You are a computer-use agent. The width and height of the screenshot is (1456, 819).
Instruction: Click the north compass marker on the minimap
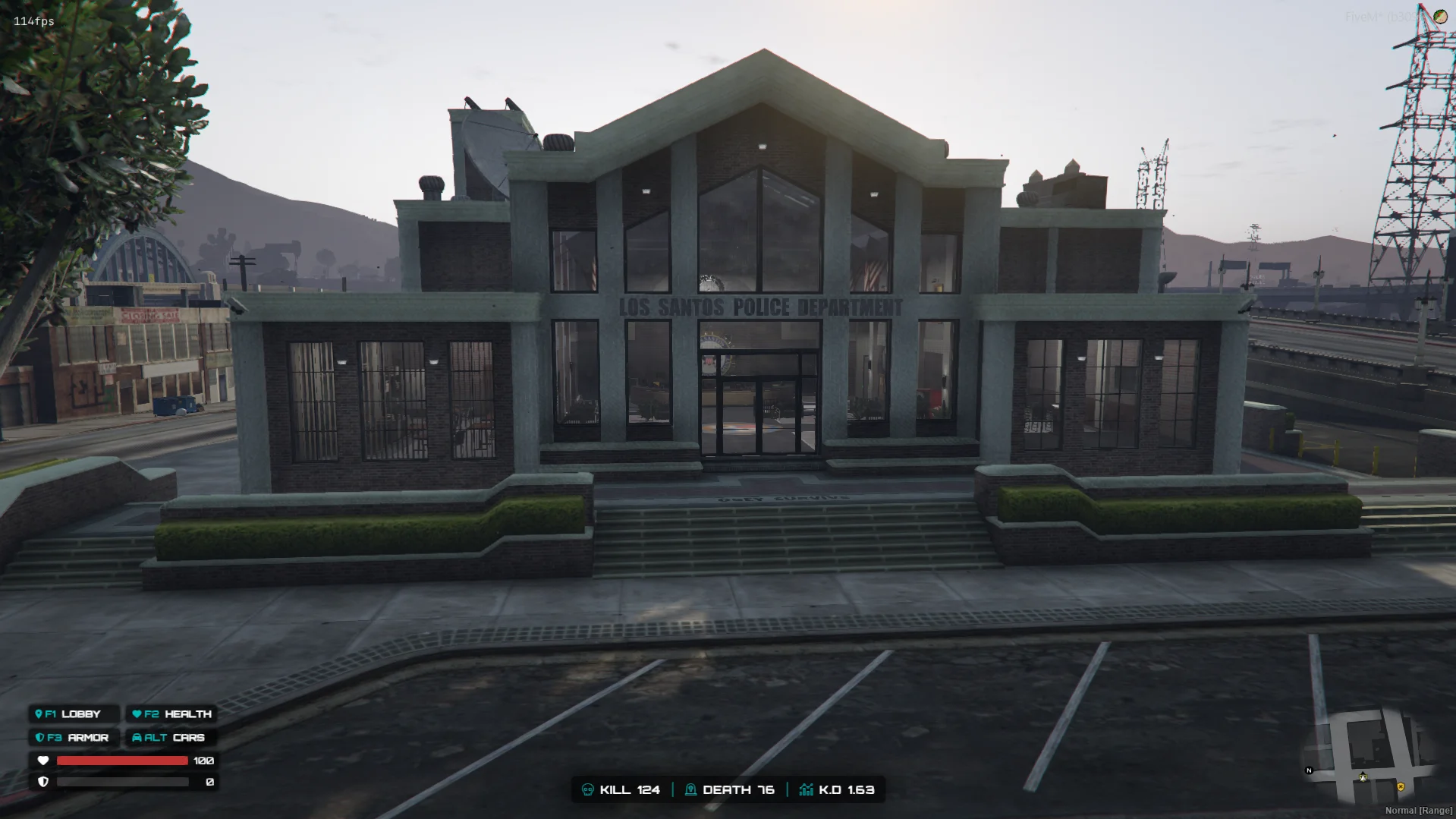(1309, 770)
